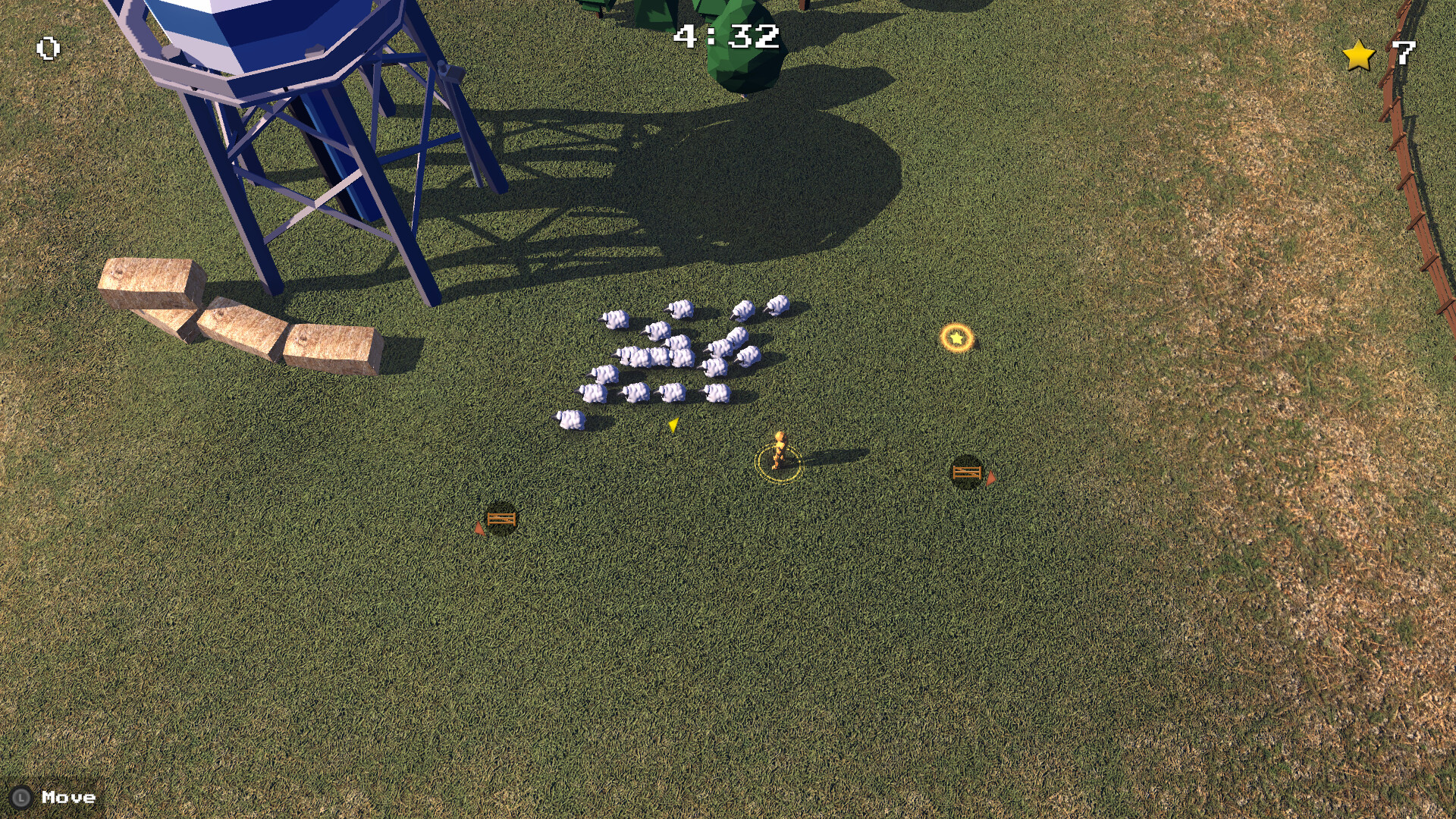
Task: Click the gate with the red flag lower-left
Action: click(502, 520)
